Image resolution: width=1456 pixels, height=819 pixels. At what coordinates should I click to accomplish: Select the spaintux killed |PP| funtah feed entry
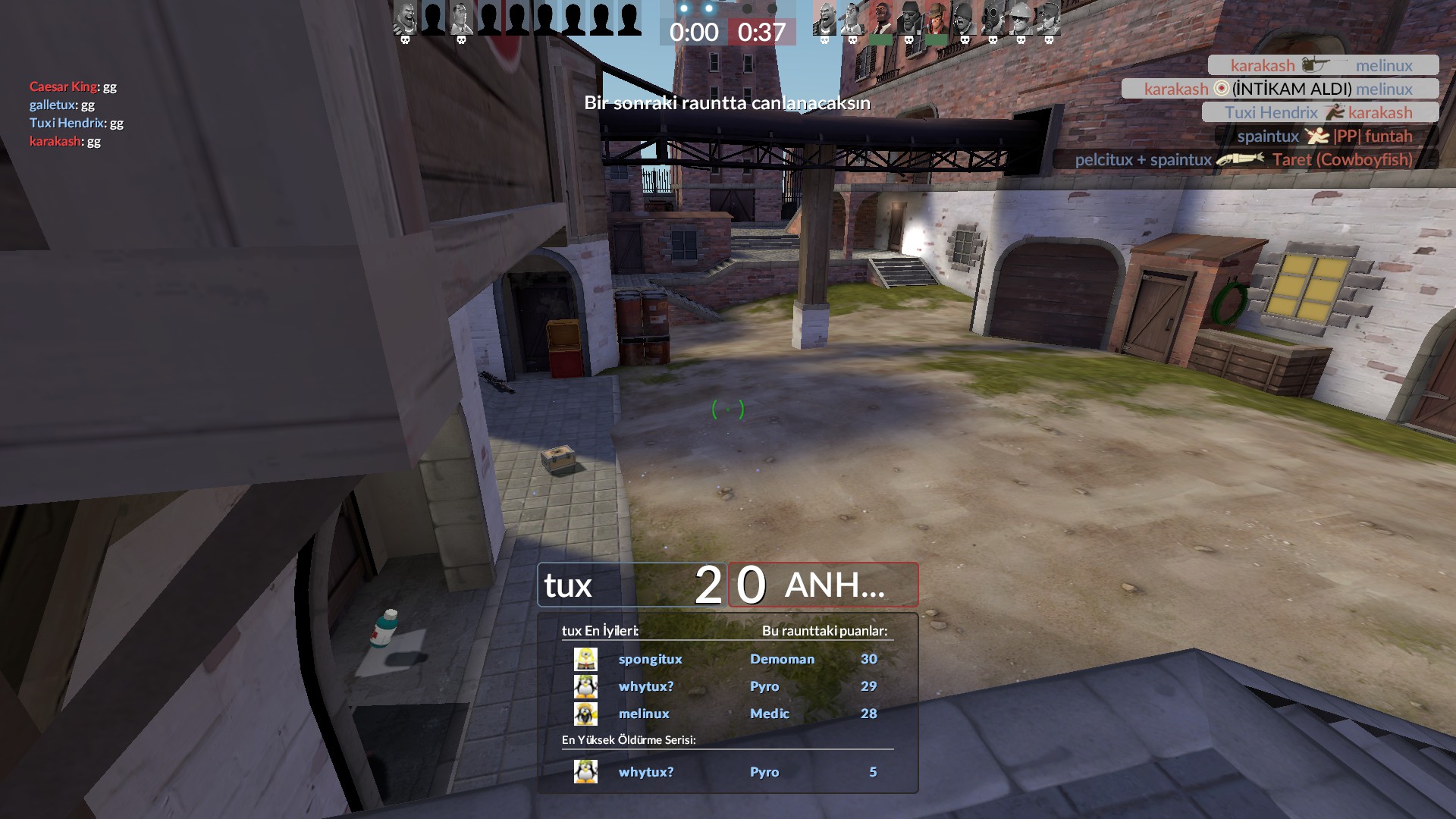(1326, 136)
